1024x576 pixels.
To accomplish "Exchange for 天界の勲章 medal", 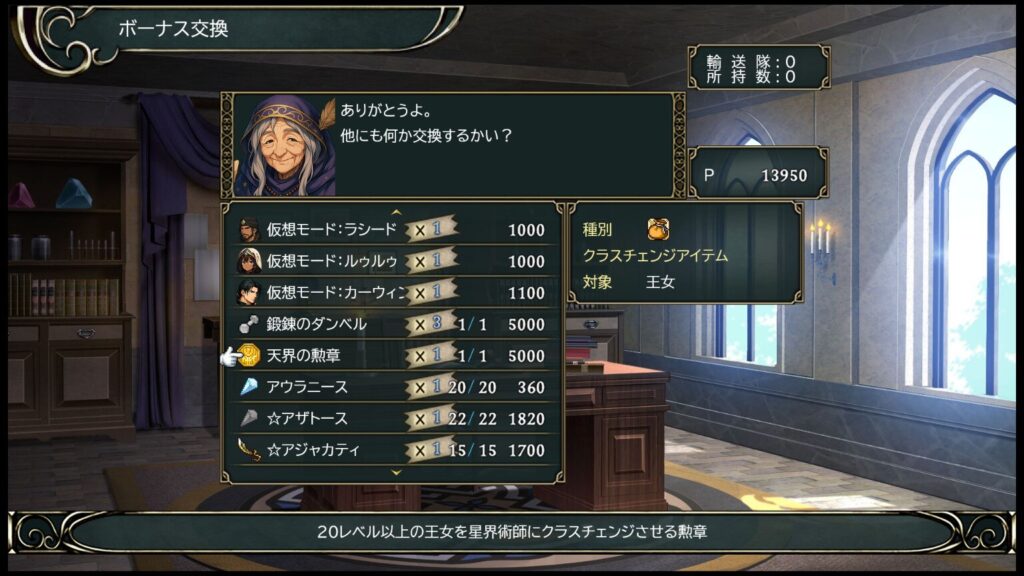I will (x=392, y=356).
